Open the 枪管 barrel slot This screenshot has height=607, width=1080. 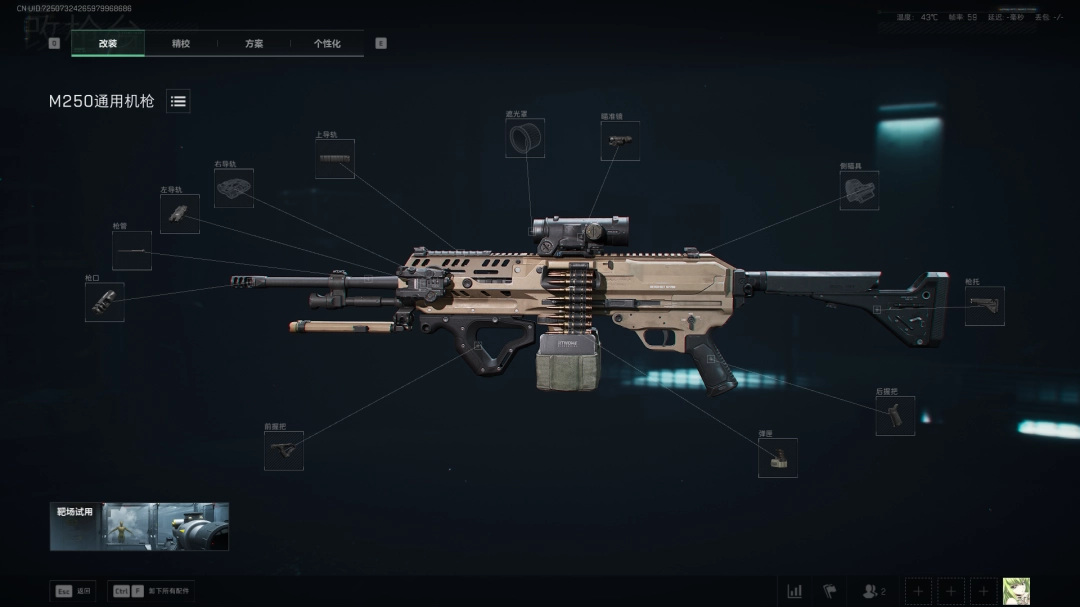132,251
